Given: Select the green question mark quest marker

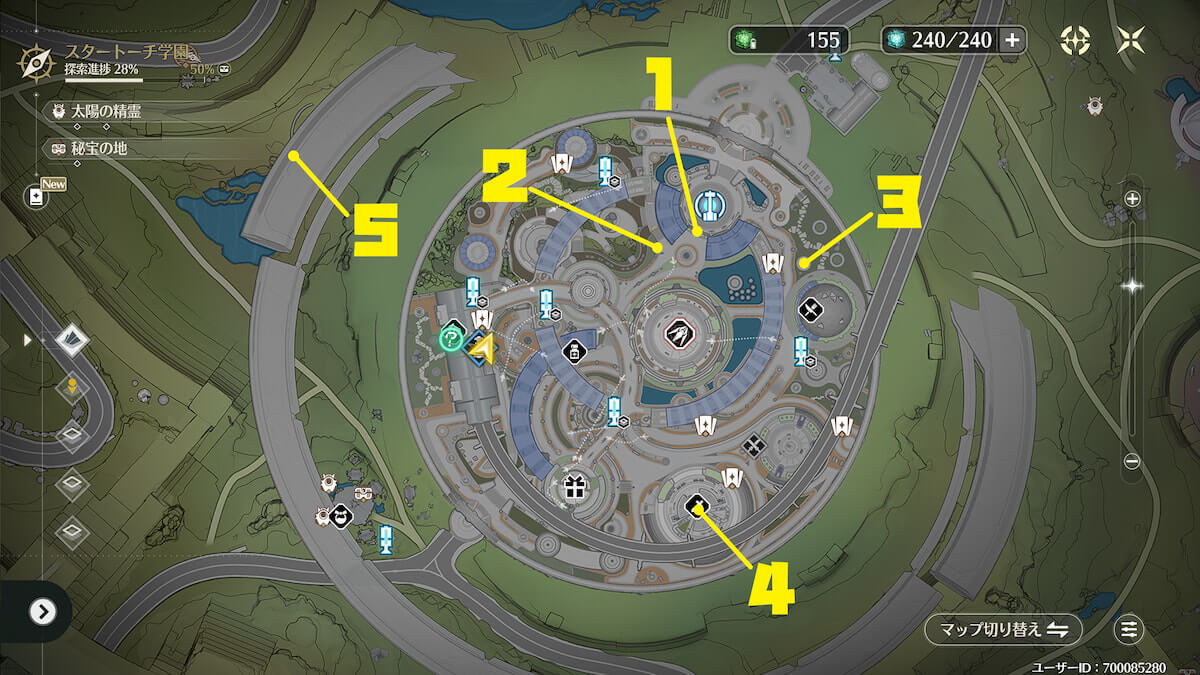Looking at the screenshot, I should click(x=450, y=340).
